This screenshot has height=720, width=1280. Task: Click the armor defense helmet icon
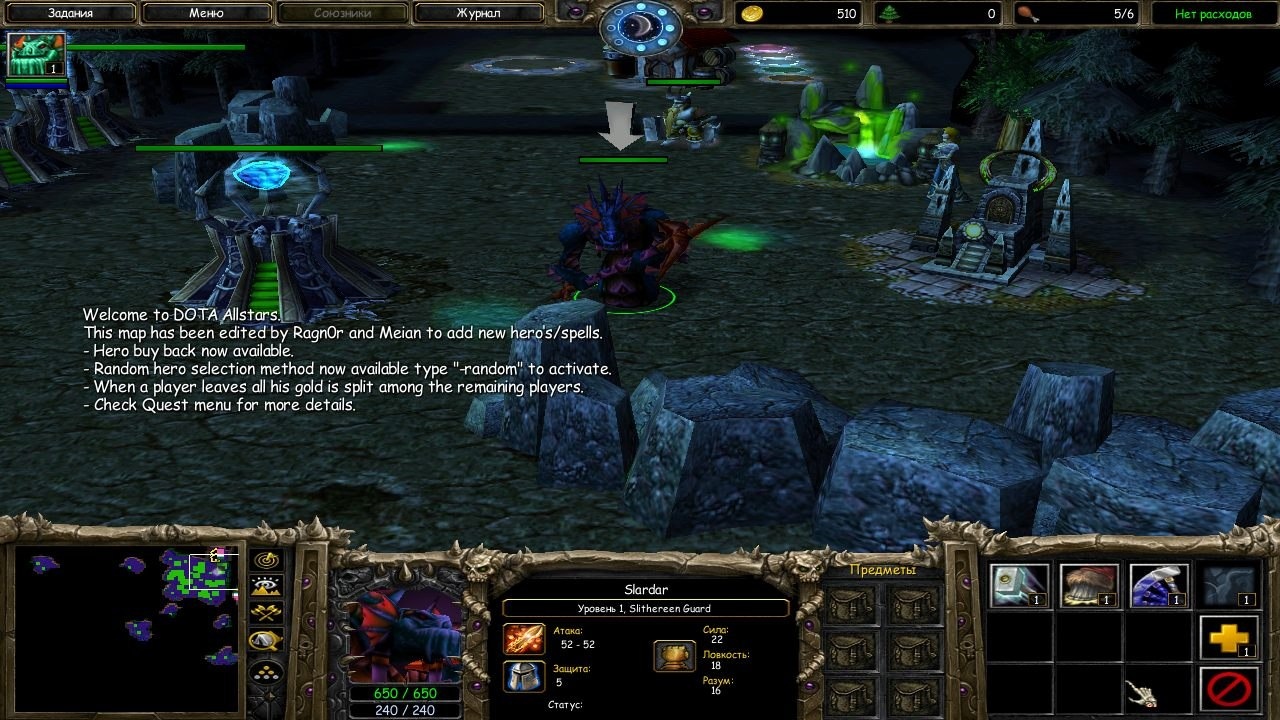524,676
